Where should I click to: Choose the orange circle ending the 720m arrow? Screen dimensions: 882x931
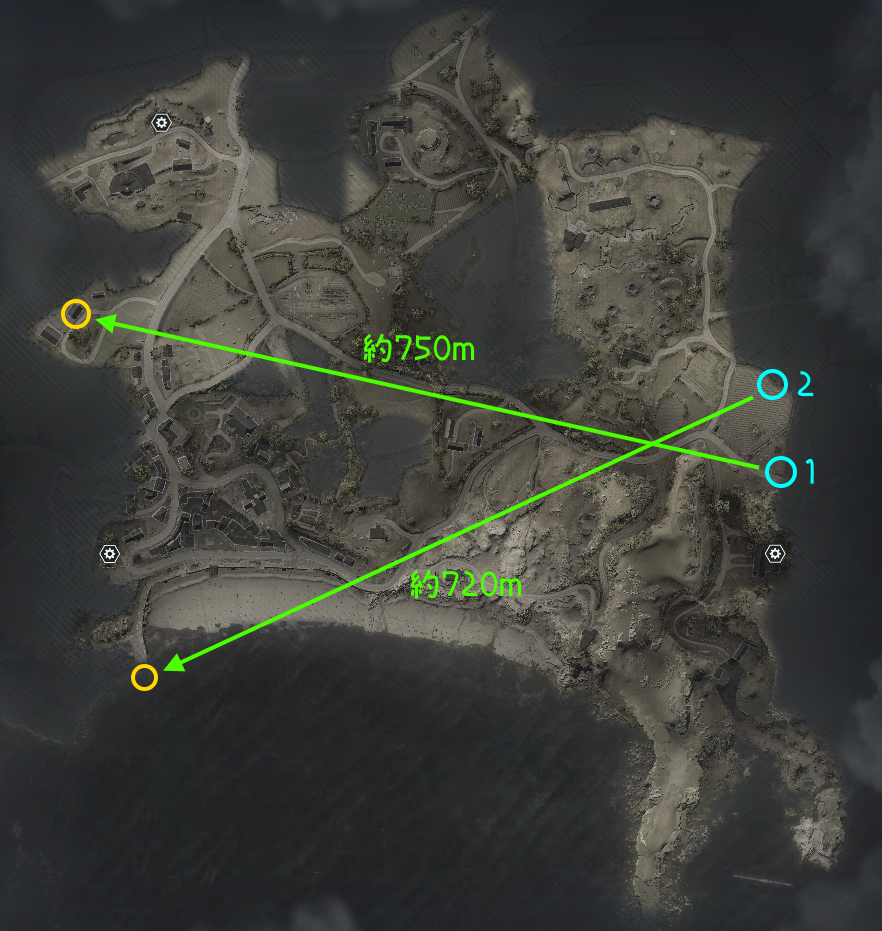144,677
